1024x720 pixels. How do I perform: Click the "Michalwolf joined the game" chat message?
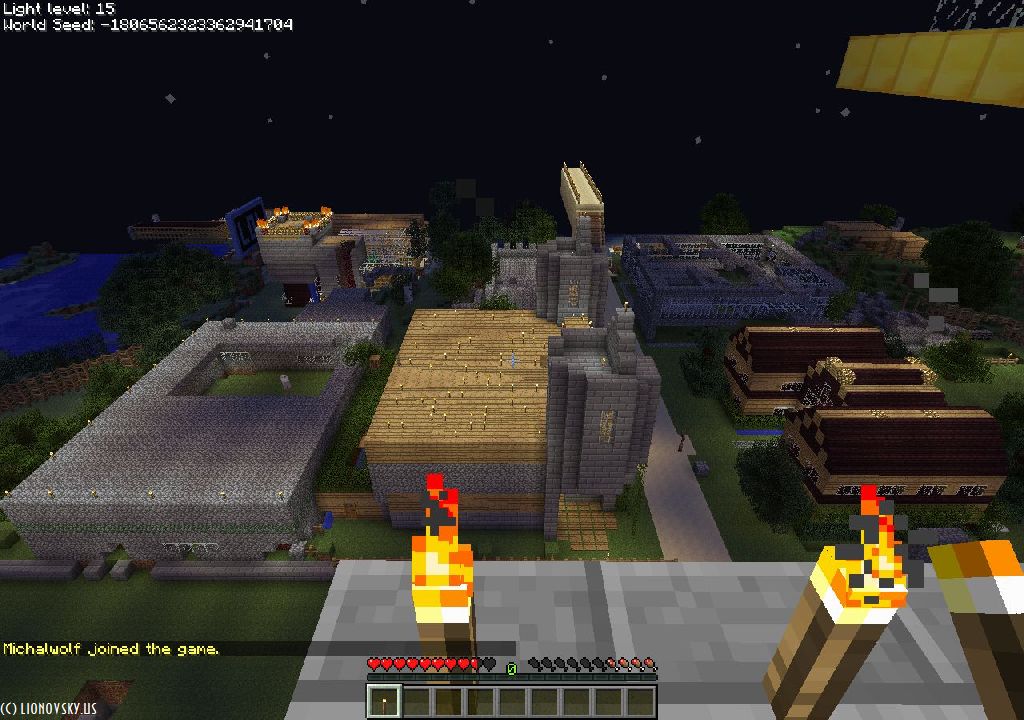(x=111, y=649)
